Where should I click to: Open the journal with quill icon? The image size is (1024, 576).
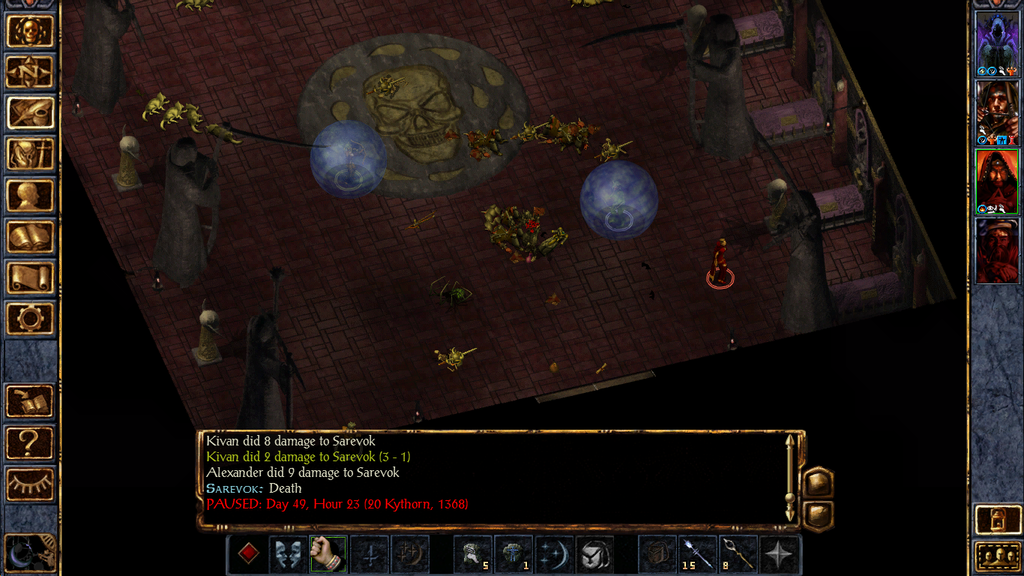[29, 112]
